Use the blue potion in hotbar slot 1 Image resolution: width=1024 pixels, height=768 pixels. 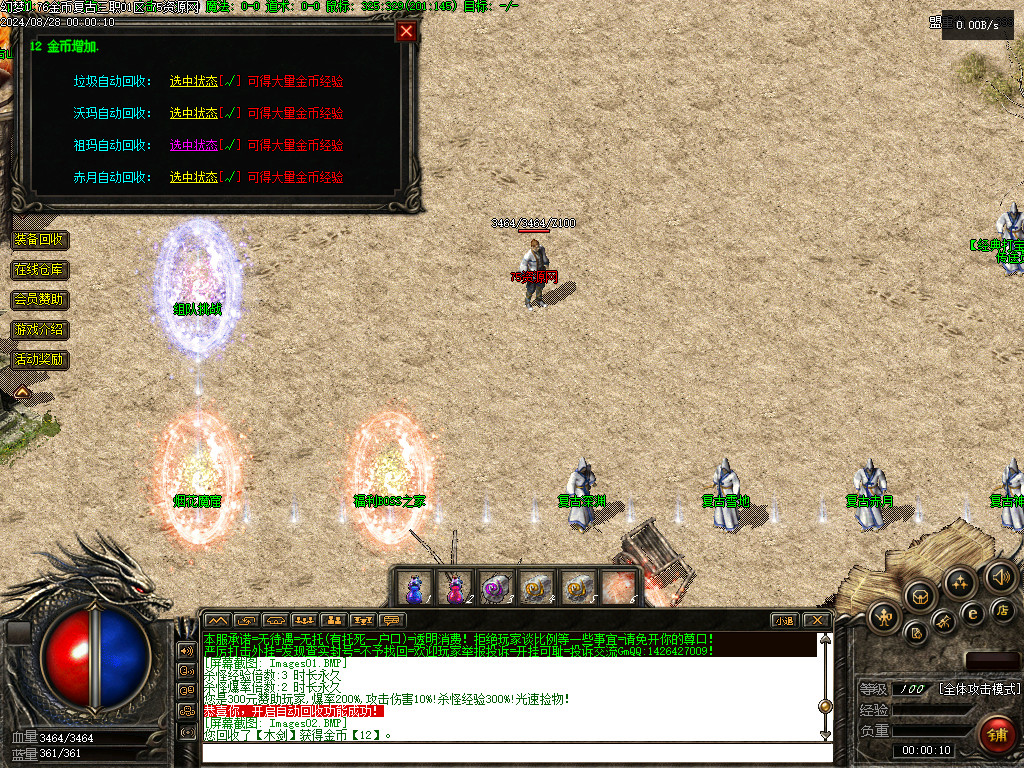[x=414, y=587]
